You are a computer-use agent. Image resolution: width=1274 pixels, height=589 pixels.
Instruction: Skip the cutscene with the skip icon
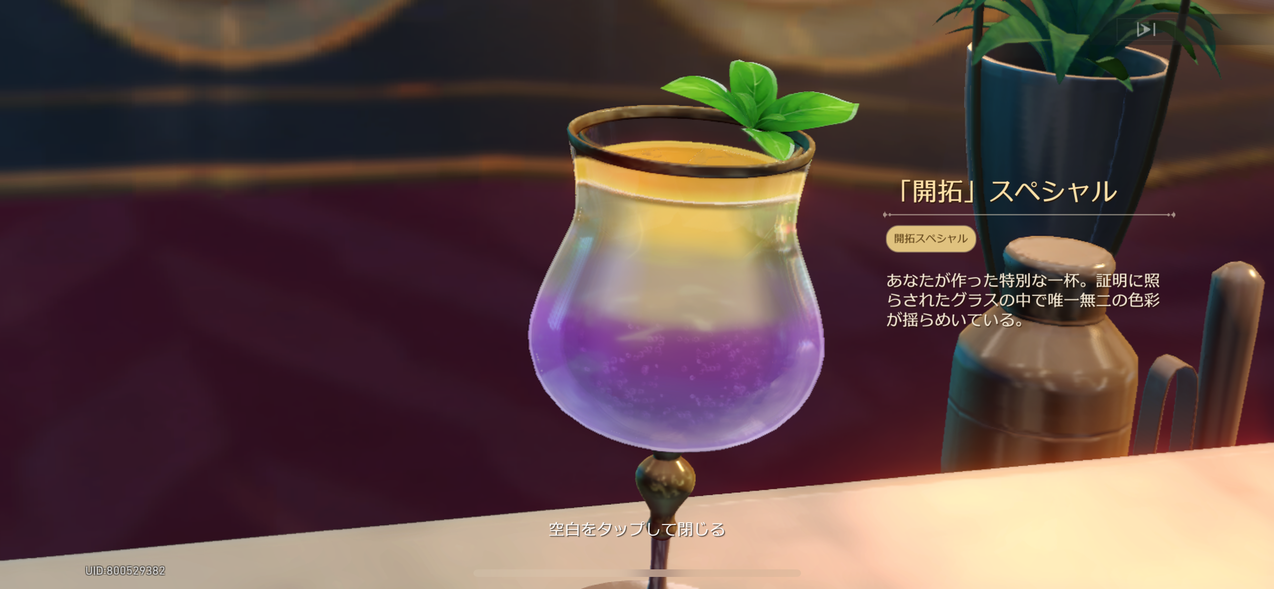[x=1146, y=30]
